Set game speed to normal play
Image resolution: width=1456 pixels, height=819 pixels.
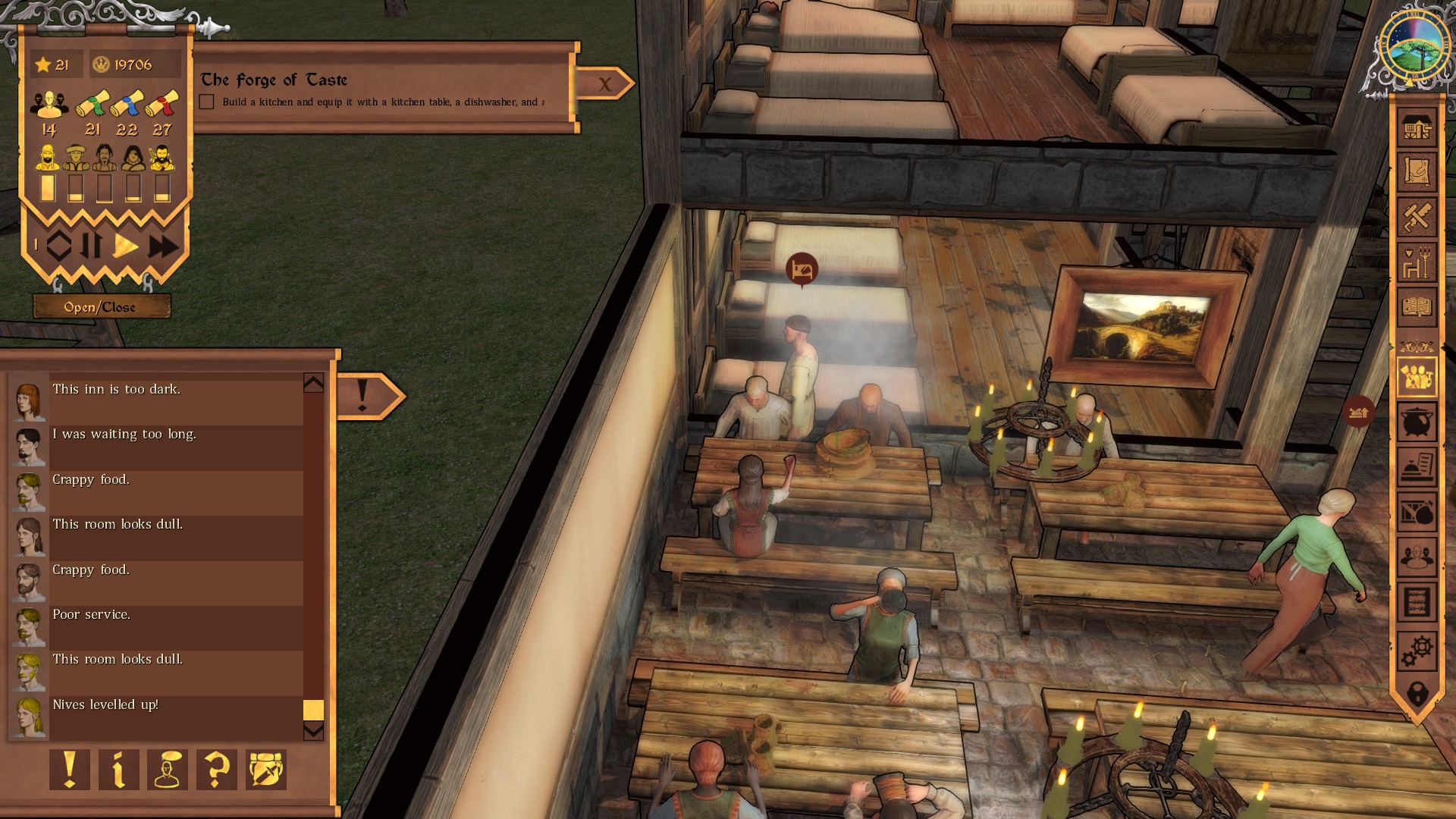pos(126,246)
